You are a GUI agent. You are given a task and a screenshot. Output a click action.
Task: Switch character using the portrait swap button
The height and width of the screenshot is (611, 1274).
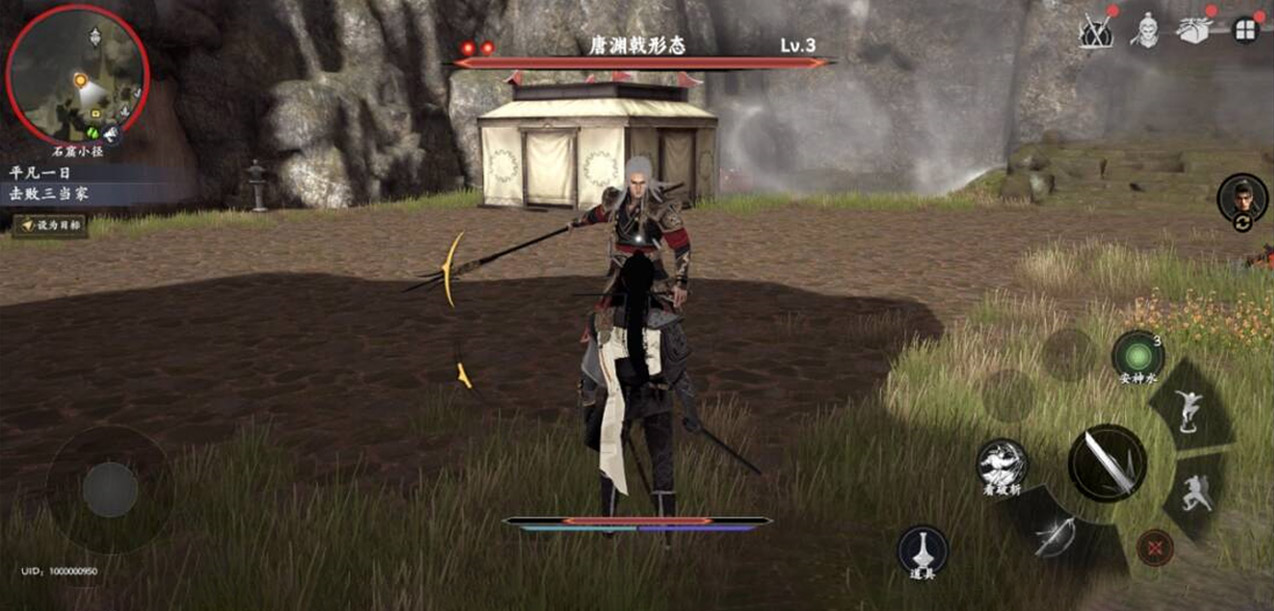1242,199
